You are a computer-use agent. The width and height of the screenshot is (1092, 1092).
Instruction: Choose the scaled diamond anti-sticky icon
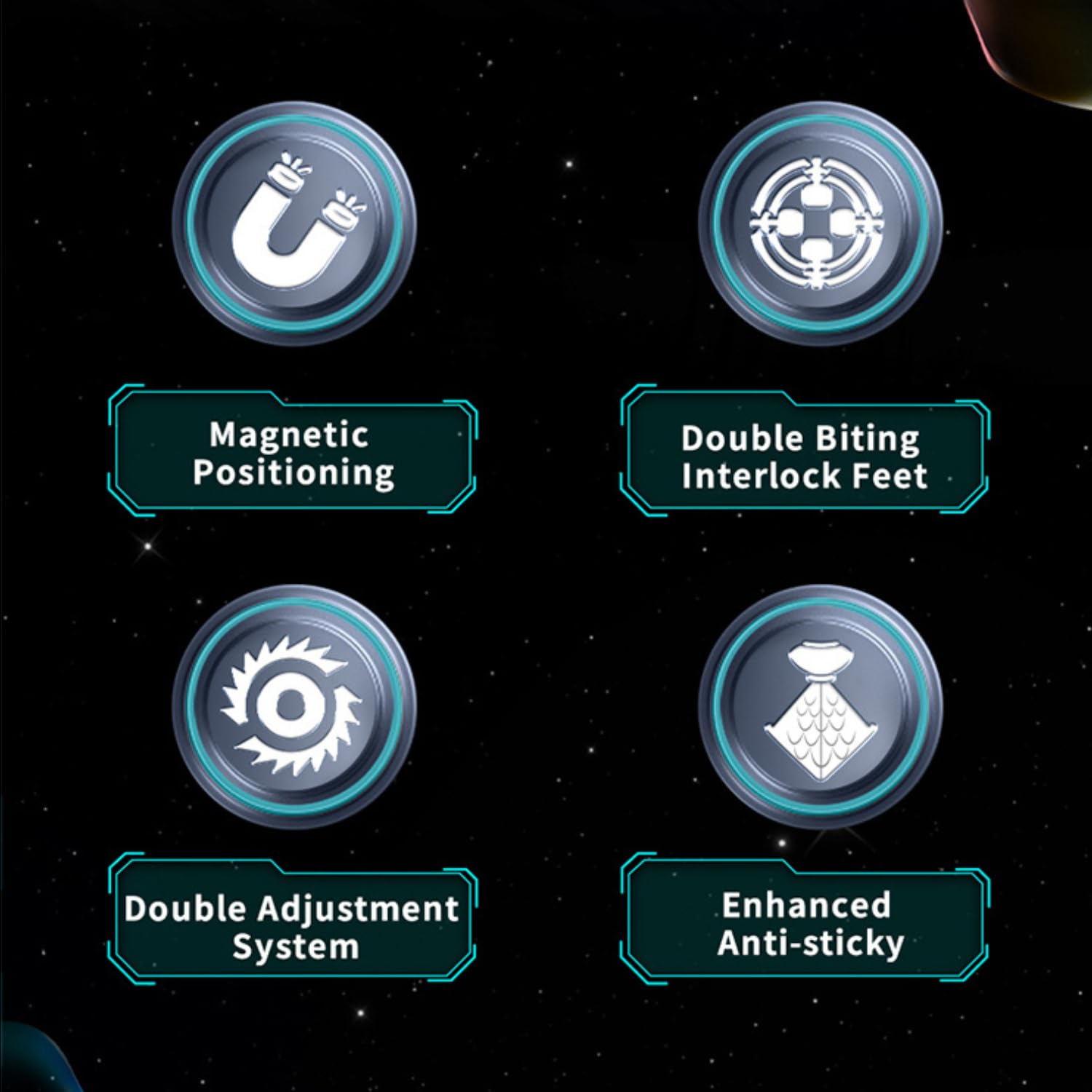819,705
